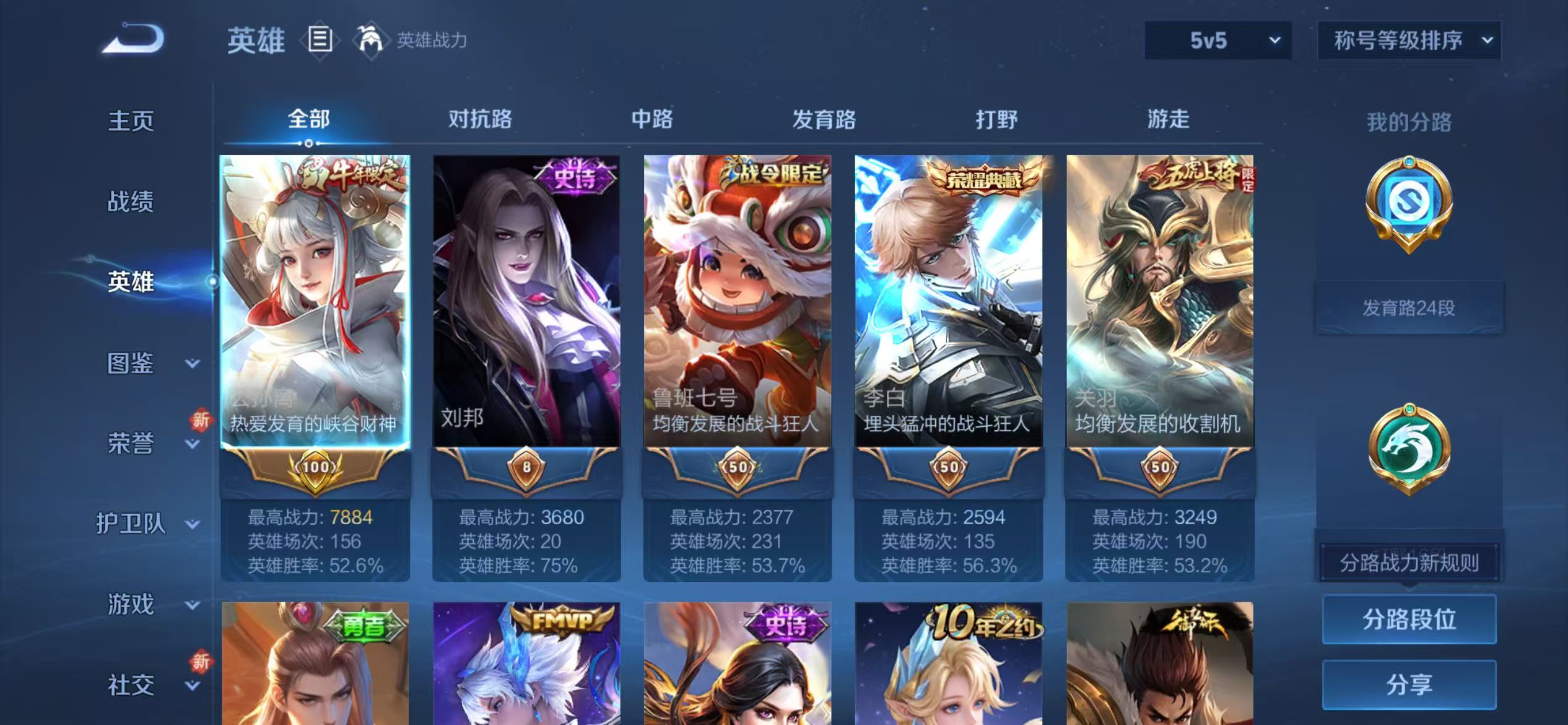Open 刘邦's hero card
Image resolution: width=1568 pixels, height=725 pixels.
(526, 304)
